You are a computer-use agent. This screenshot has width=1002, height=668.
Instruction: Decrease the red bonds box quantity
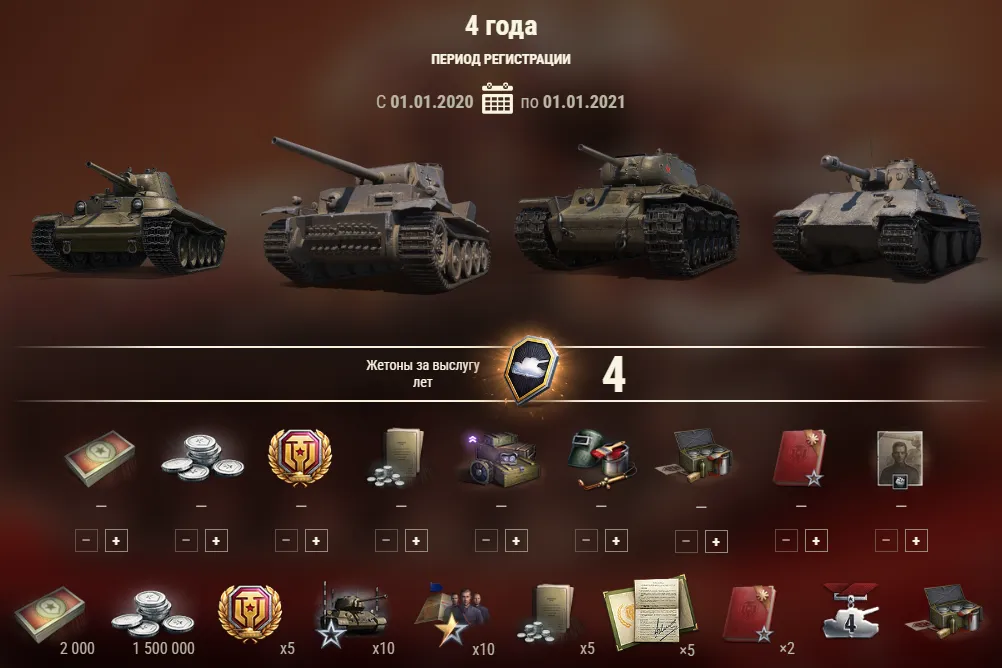click(86, 540)
